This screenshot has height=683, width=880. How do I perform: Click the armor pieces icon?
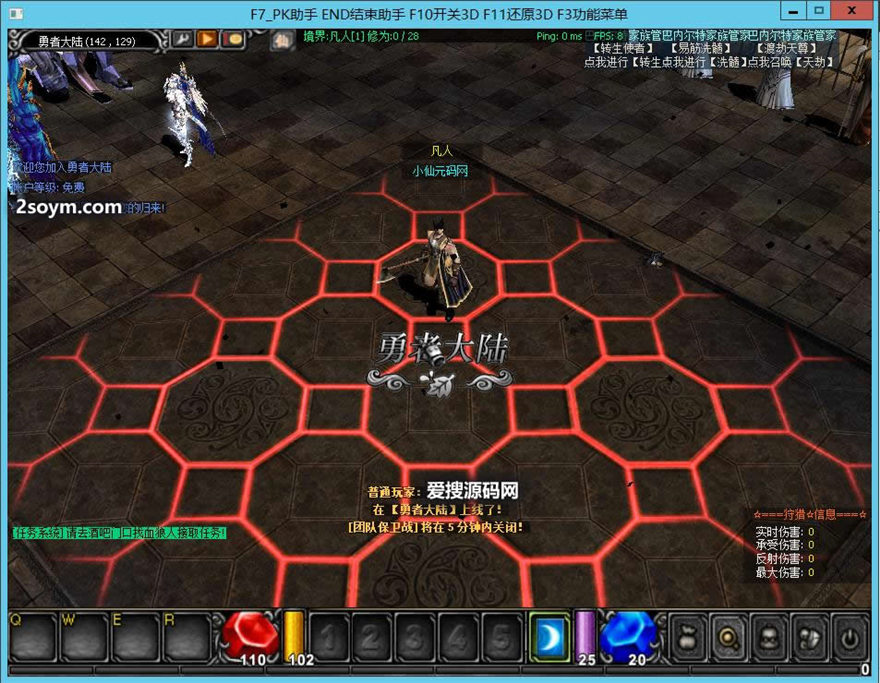tap(808, 635)
